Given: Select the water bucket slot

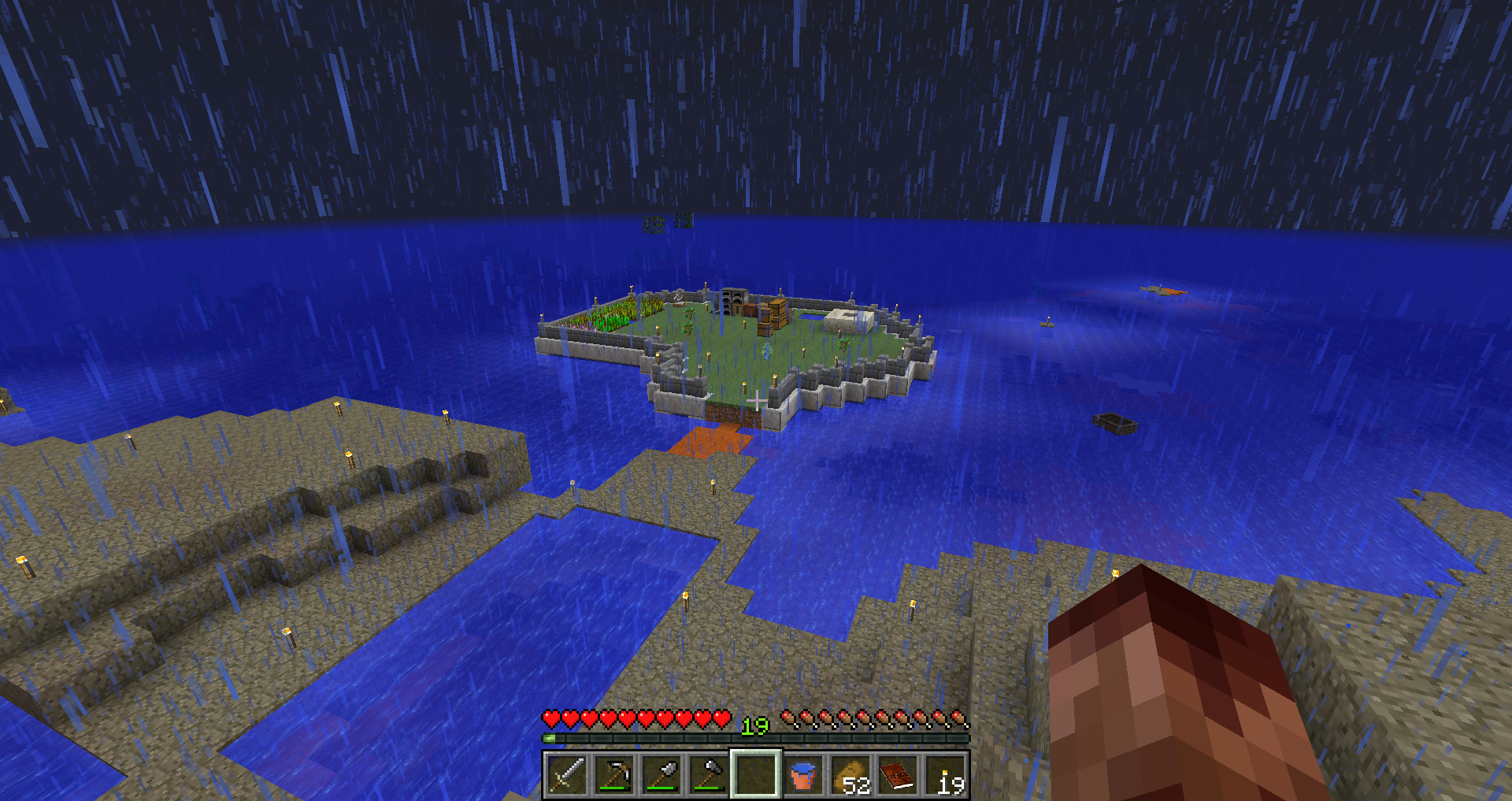Looking at the screenshot, I should pos(803,775).
